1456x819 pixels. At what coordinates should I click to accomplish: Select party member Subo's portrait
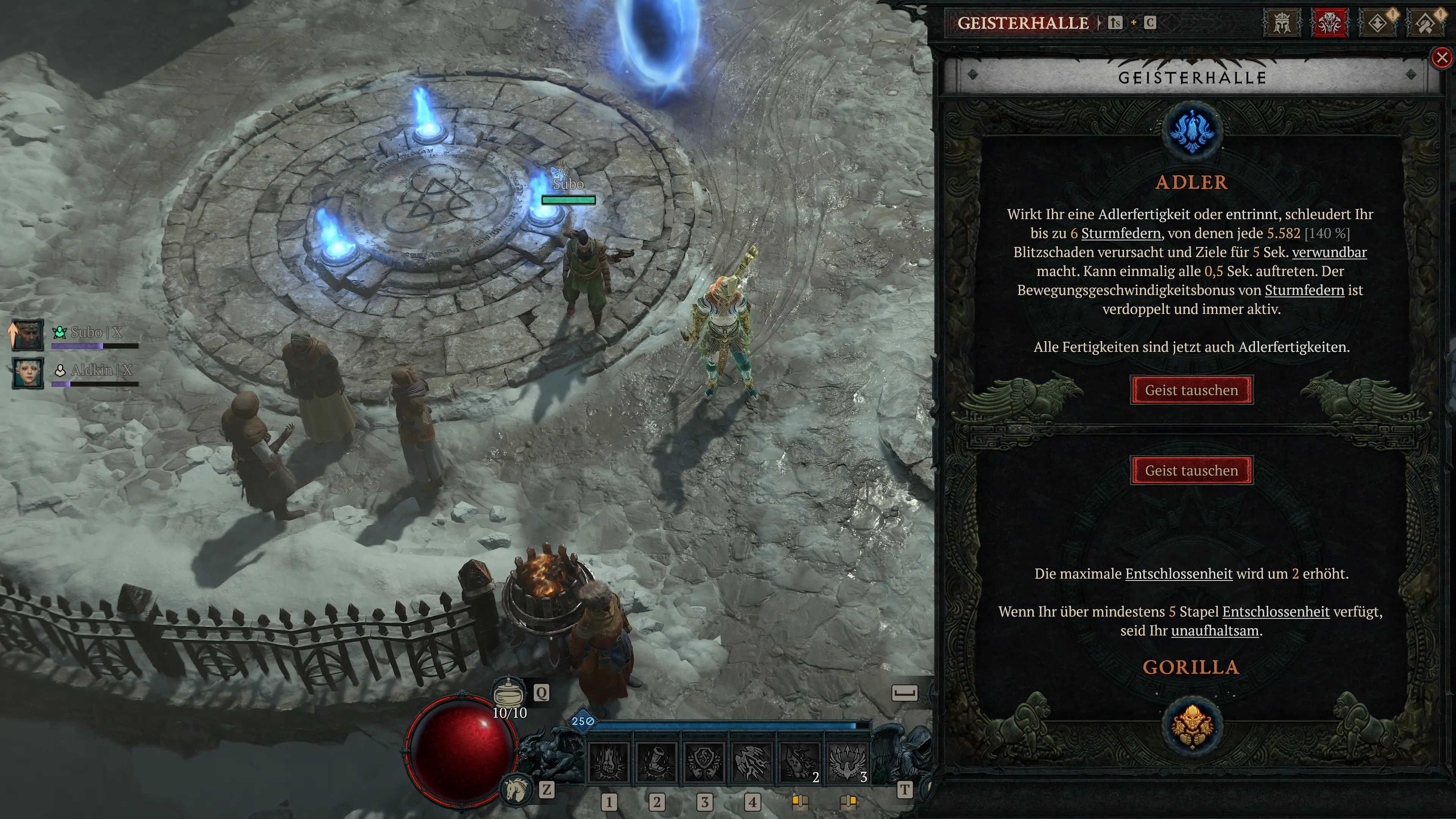(28, 334)
